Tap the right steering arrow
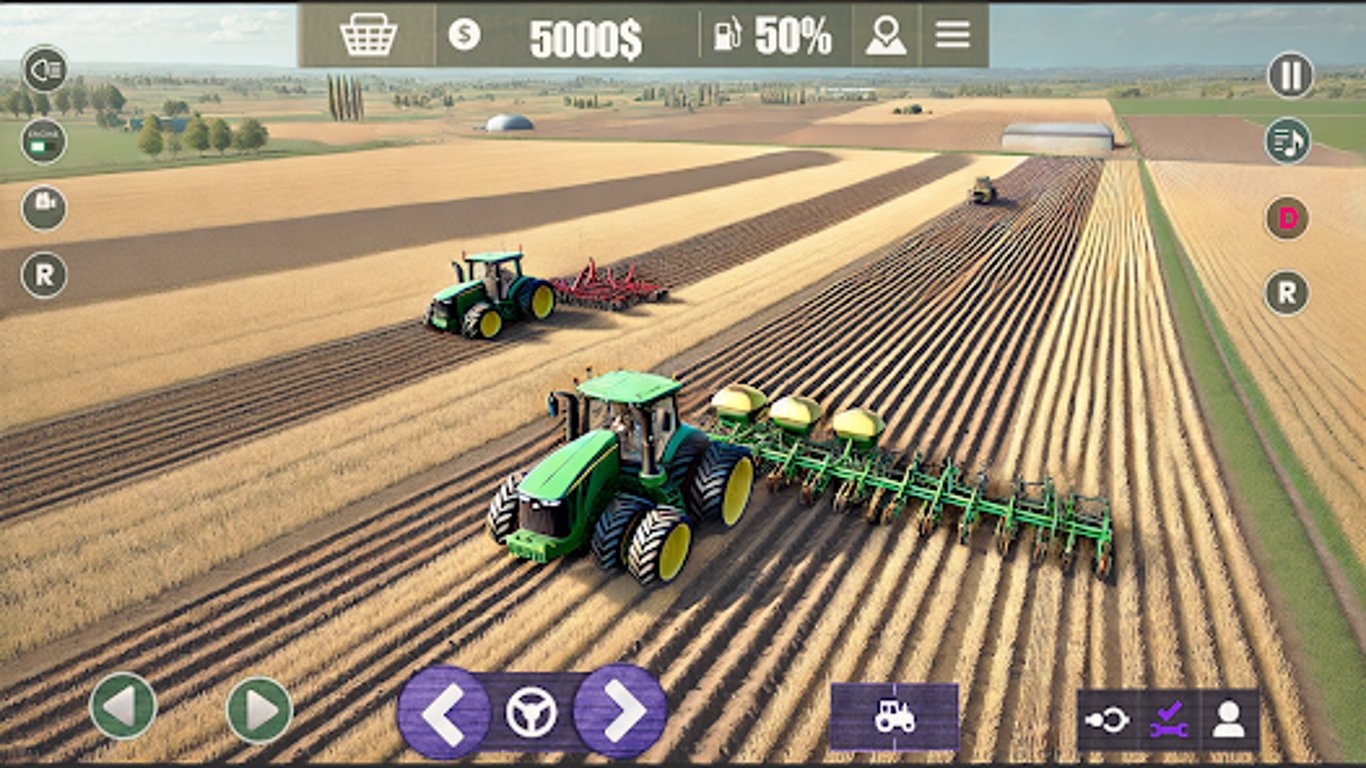The height and width of the screenshot is (768, 1366). pyautogui.click(x=621, y=713)
